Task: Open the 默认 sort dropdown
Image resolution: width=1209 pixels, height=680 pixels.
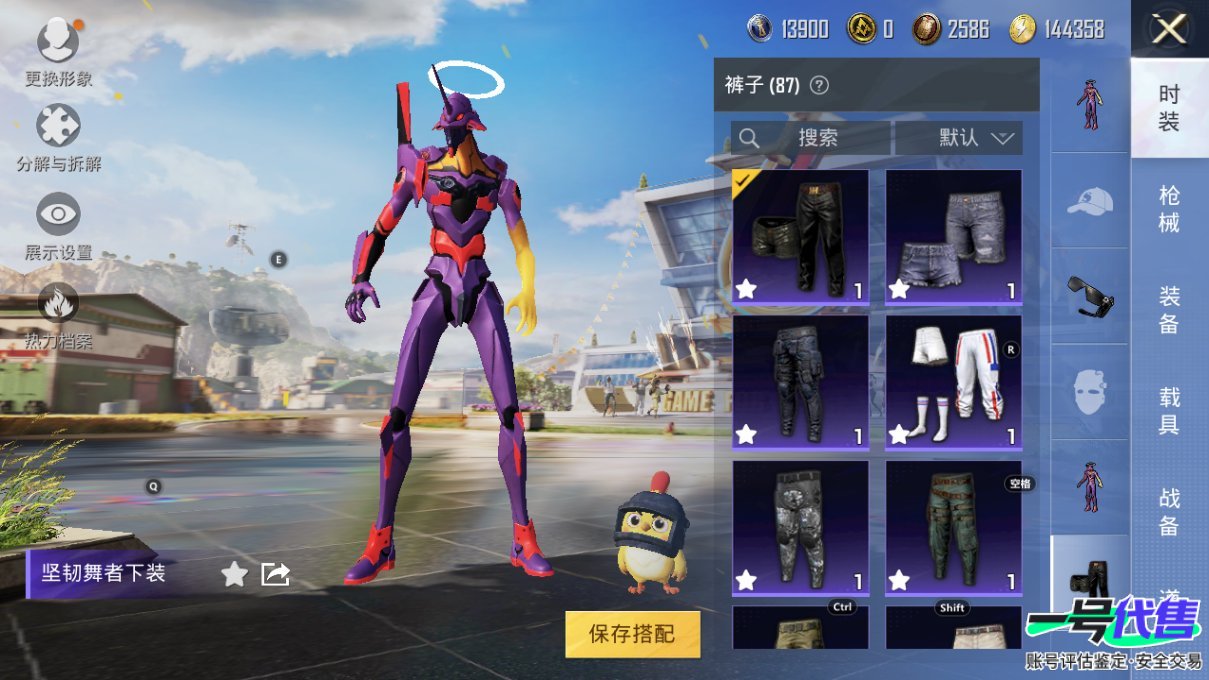Action: [960, 138]
